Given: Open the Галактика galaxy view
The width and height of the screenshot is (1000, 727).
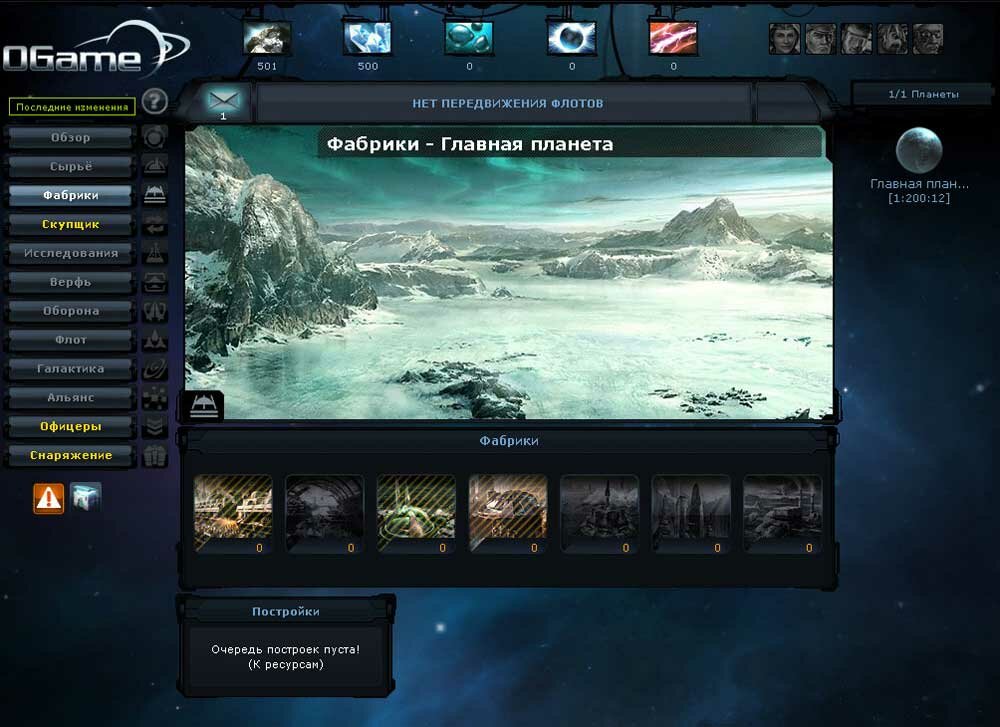Looking at the screenshot, I should 70,369.
